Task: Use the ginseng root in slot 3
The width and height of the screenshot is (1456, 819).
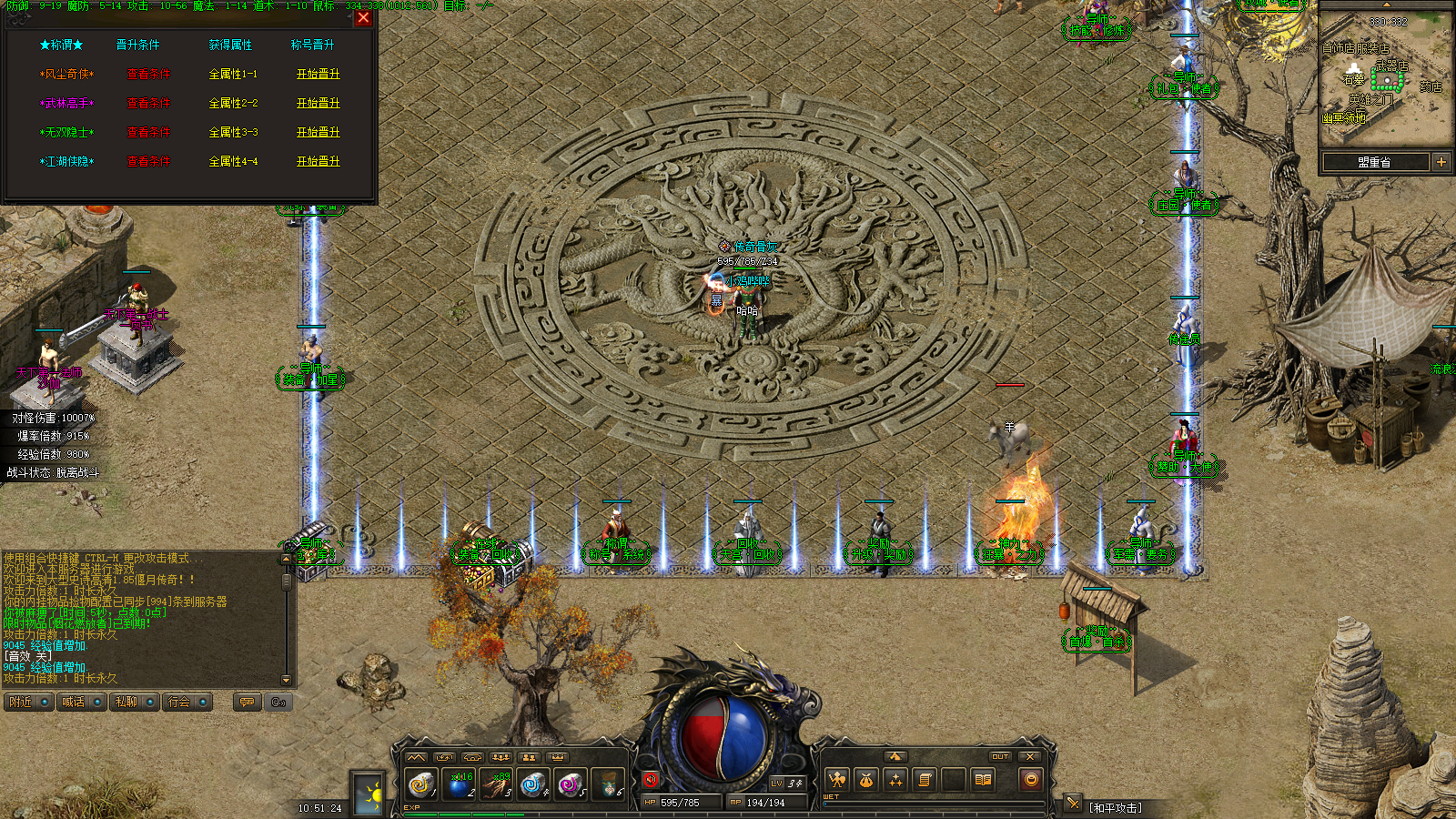Action: 496,783
